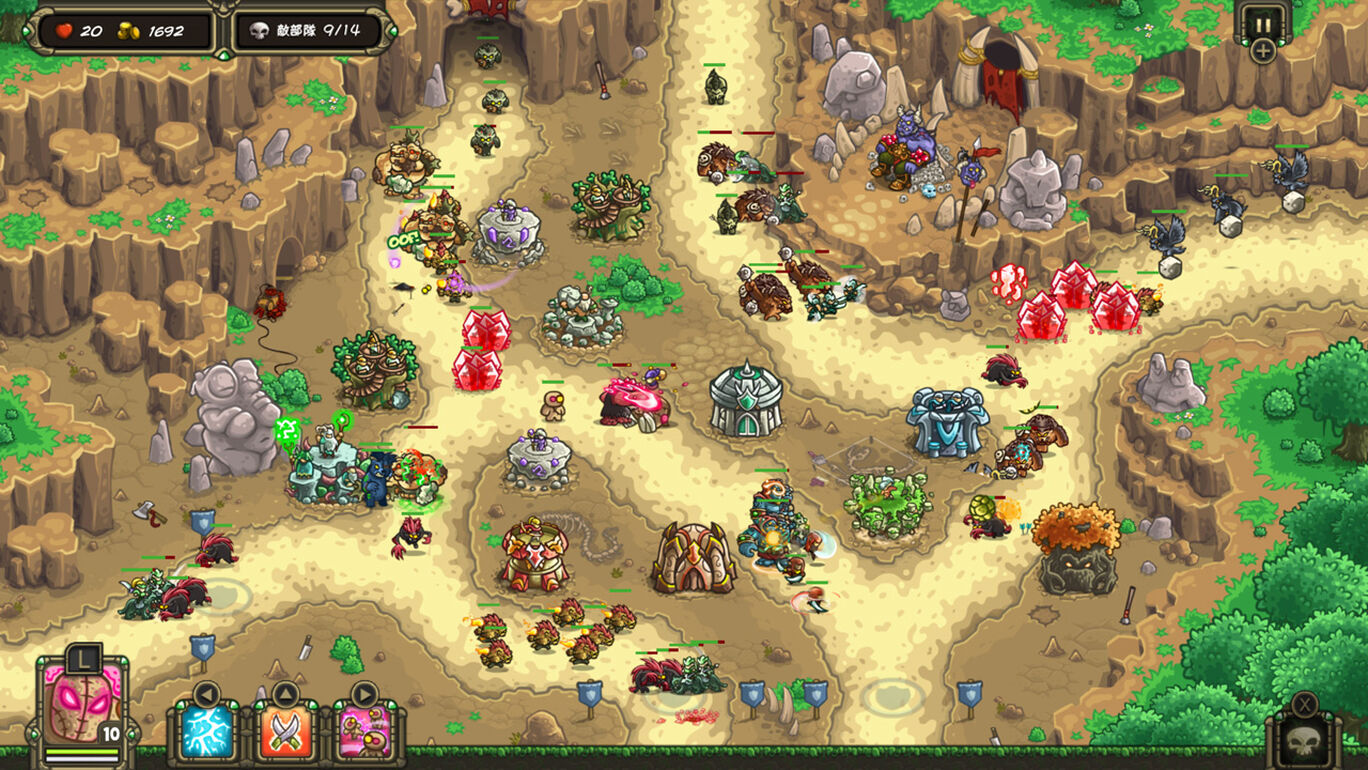Click a blue rally point flag
The width and height of the screenshot is (1368, 770).
tap(588, 693)
